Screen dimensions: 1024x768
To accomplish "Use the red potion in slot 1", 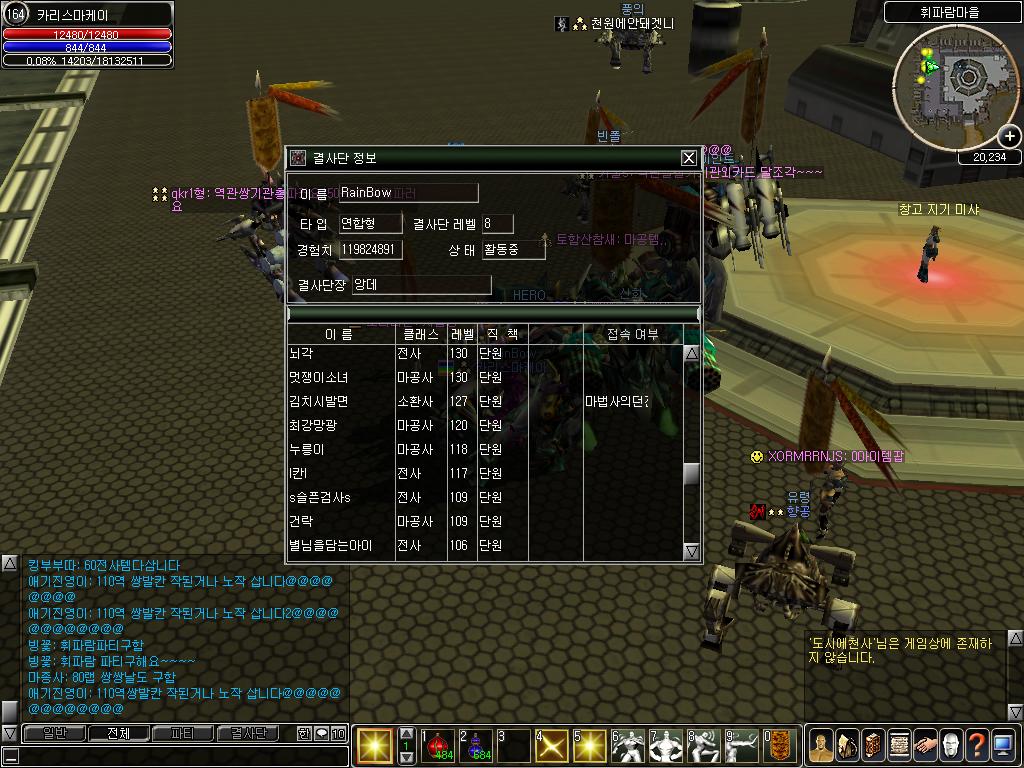I will point(439,746).
